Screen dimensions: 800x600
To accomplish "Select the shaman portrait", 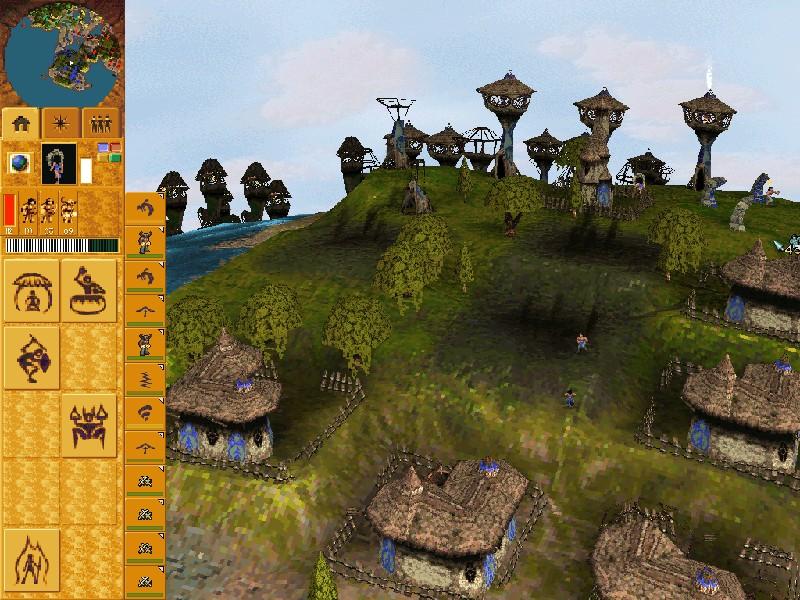I will pos(58,163).
